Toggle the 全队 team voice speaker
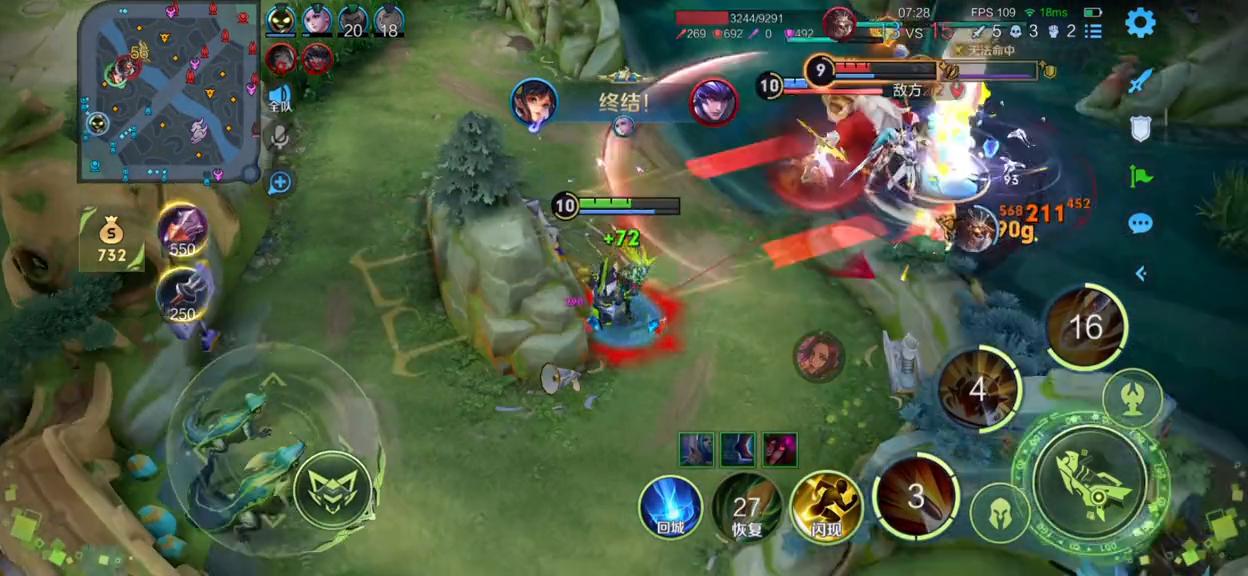 tap(280, 97)
